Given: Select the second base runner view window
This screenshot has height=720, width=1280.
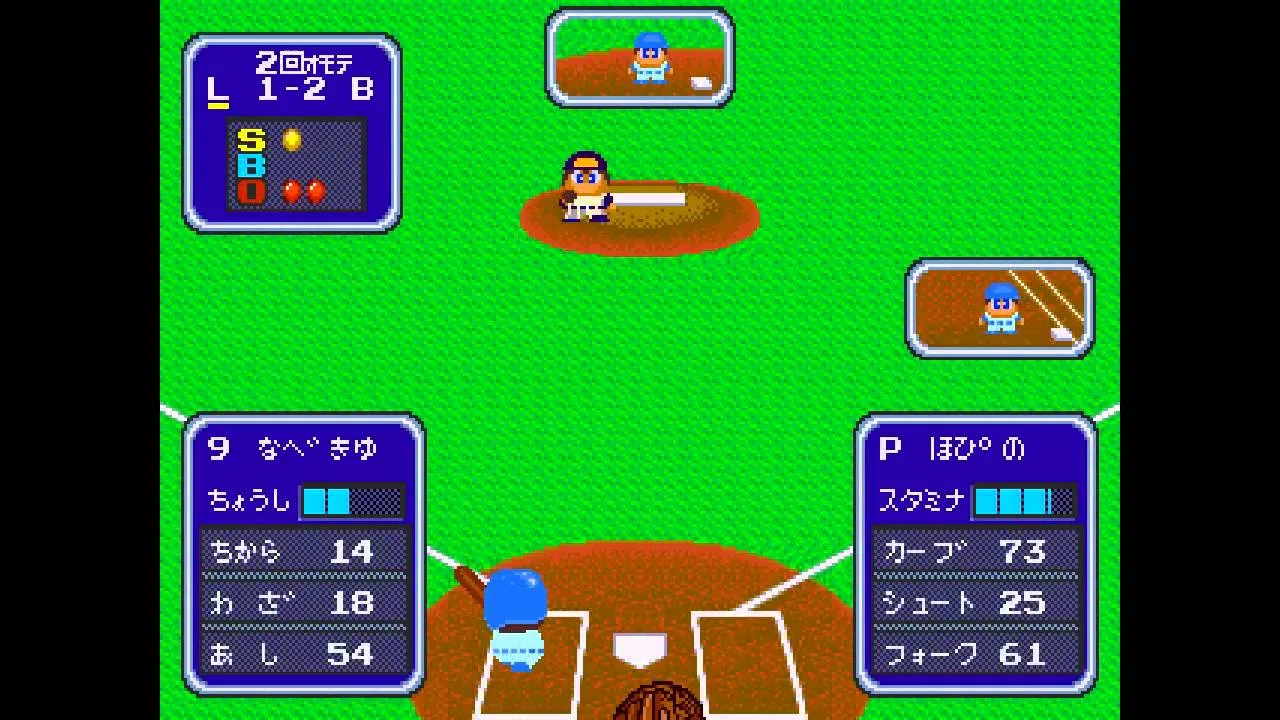Looking at the screenshot, I should (640, 57).
